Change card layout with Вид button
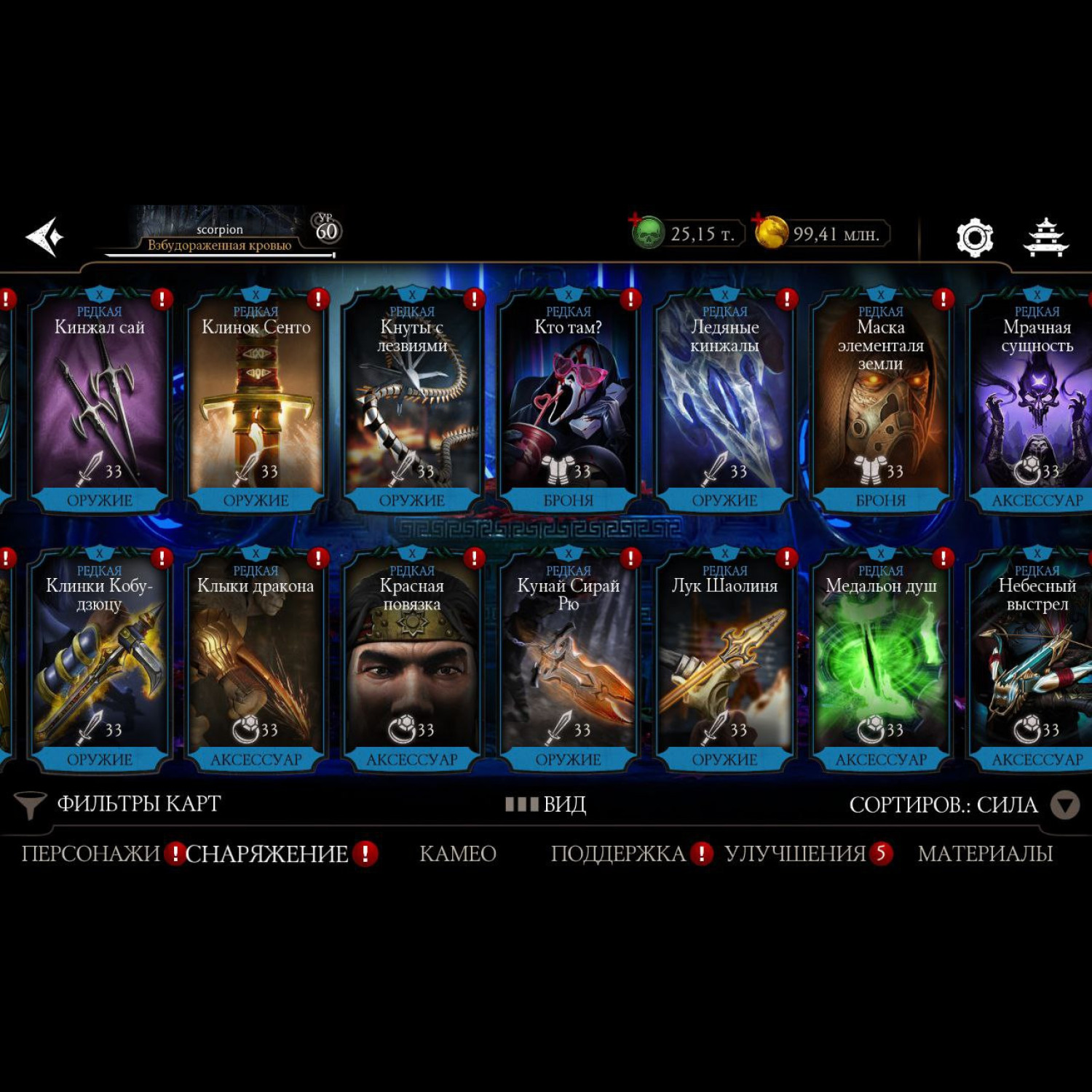This screenshot has width=1092, height=1092. (x=546, y=804)
